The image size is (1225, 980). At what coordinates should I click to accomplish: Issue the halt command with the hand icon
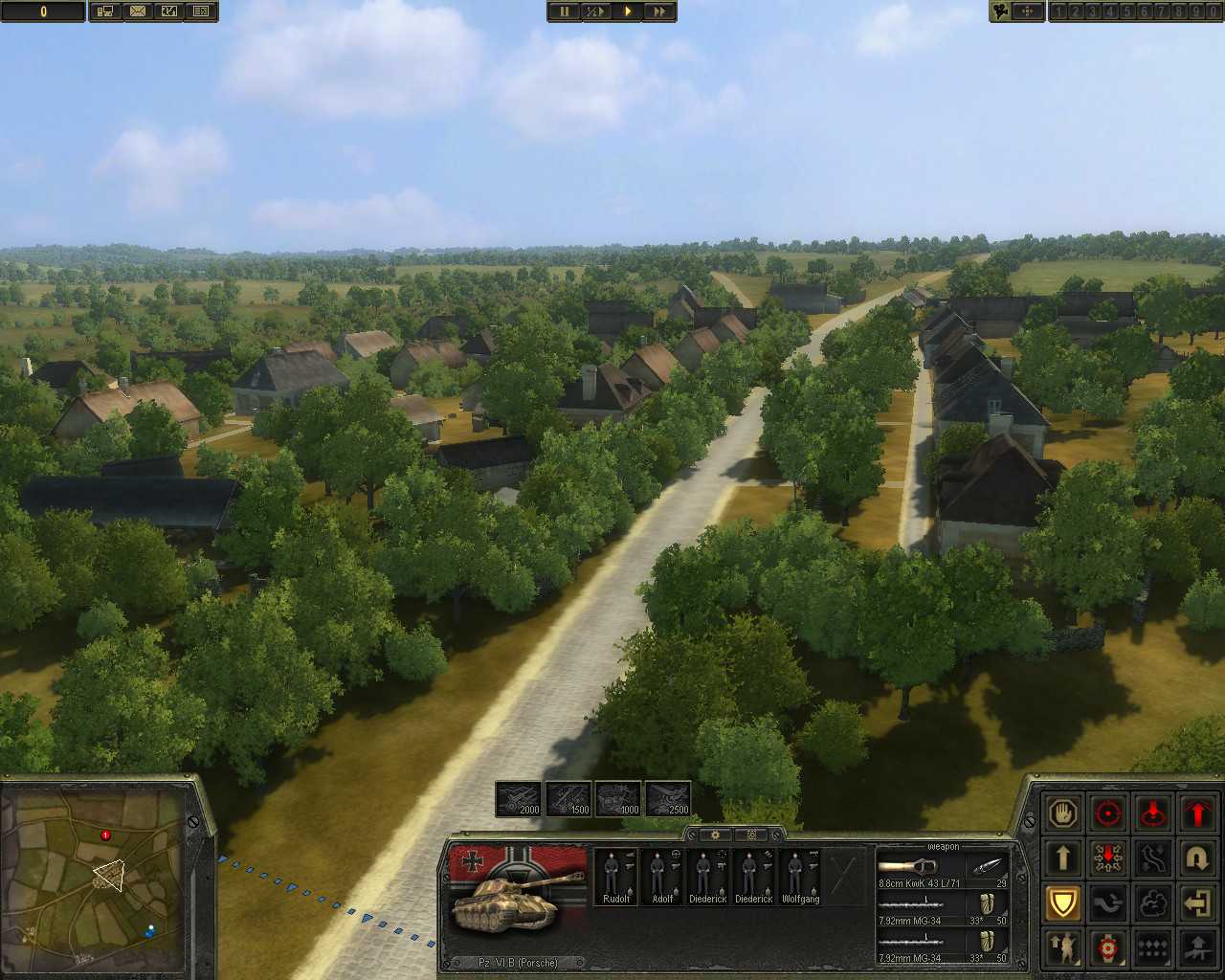[x=1063, y=813]
